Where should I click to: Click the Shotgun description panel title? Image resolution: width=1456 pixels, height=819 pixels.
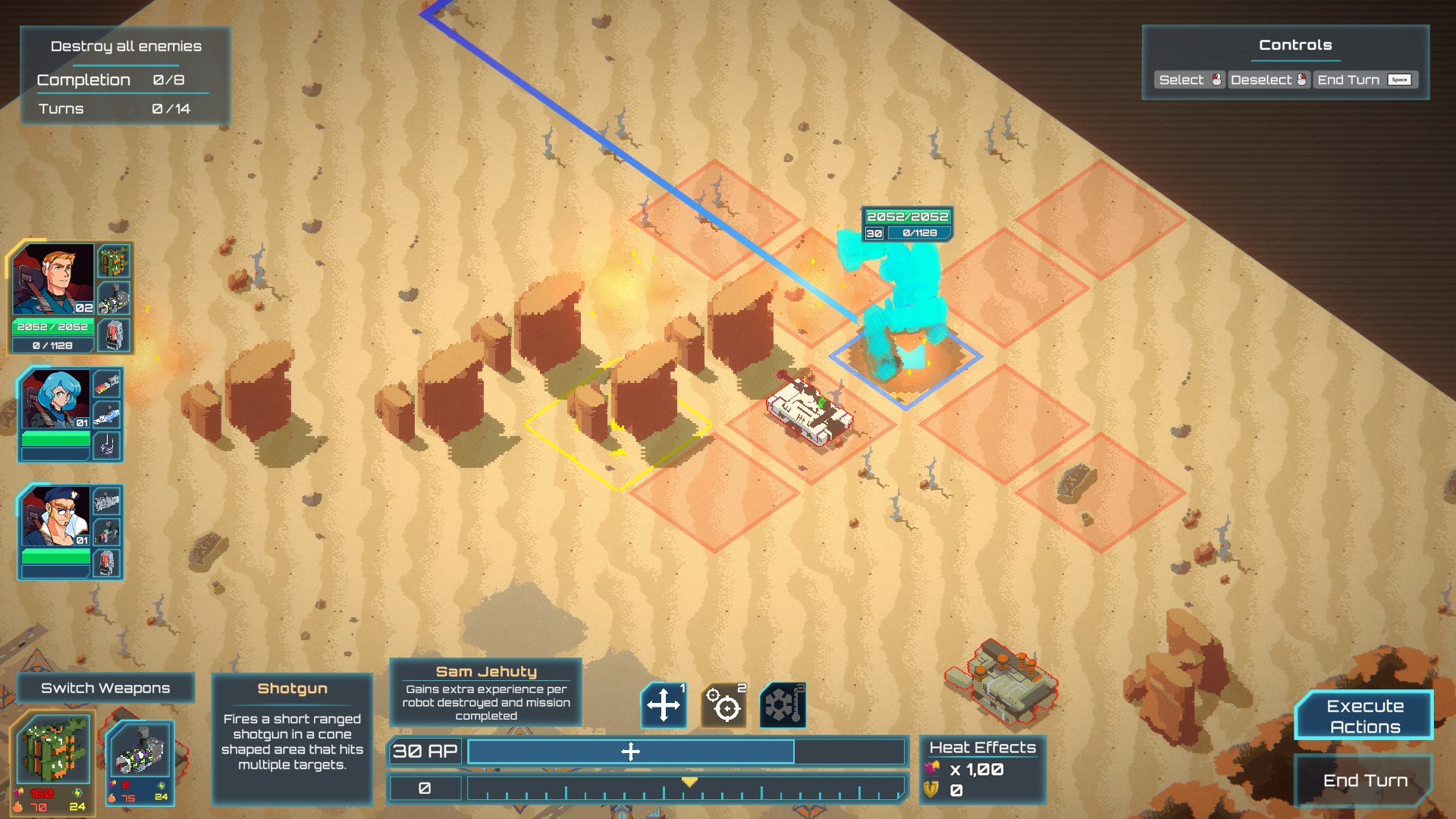pyautogui.click(x=292, y=688)
